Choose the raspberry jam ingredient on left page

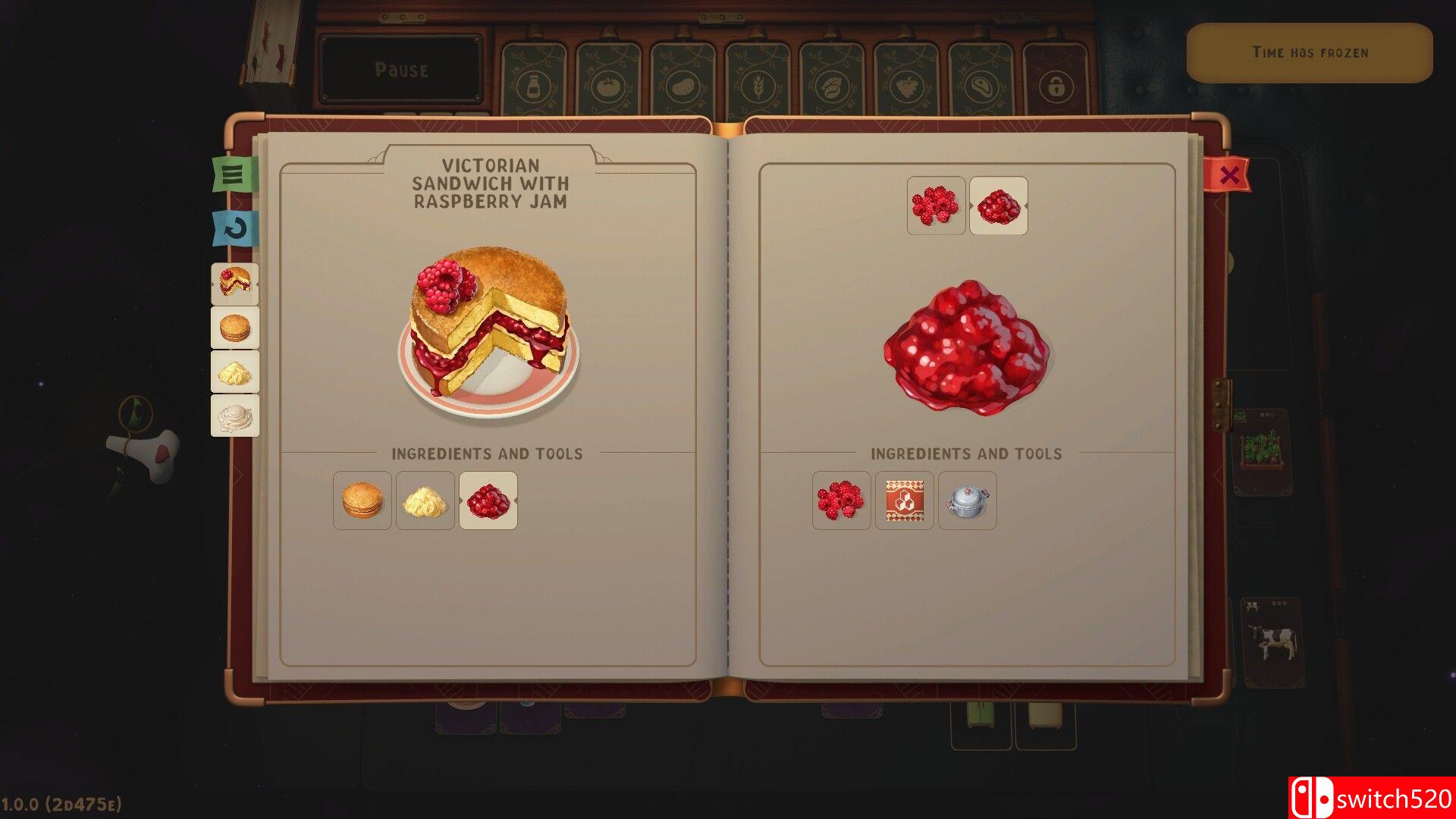click(488, 500)
